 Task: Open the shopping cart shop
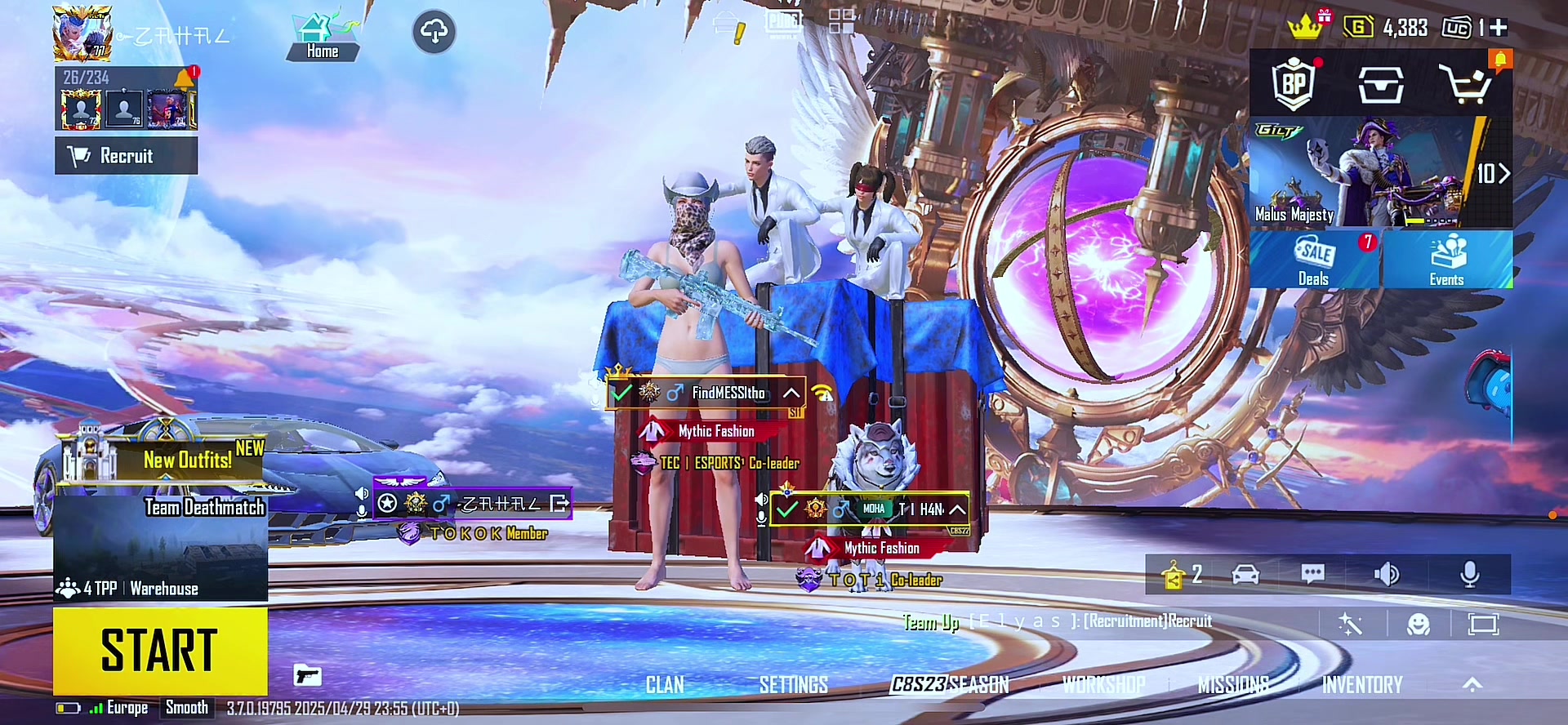1468,84
